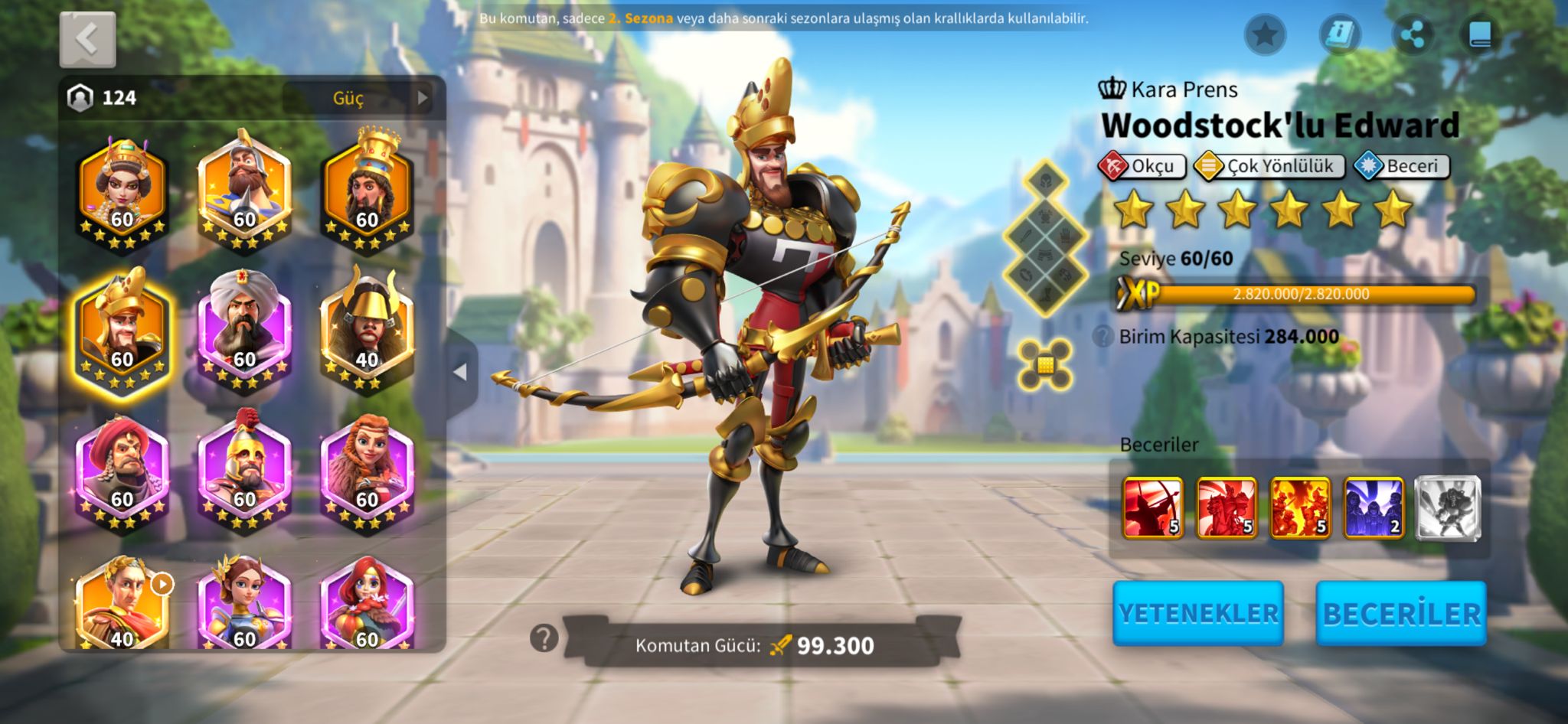Open the book icon at top right
The width and height of the screenshot is (1568, 724).
(1479, 34)
